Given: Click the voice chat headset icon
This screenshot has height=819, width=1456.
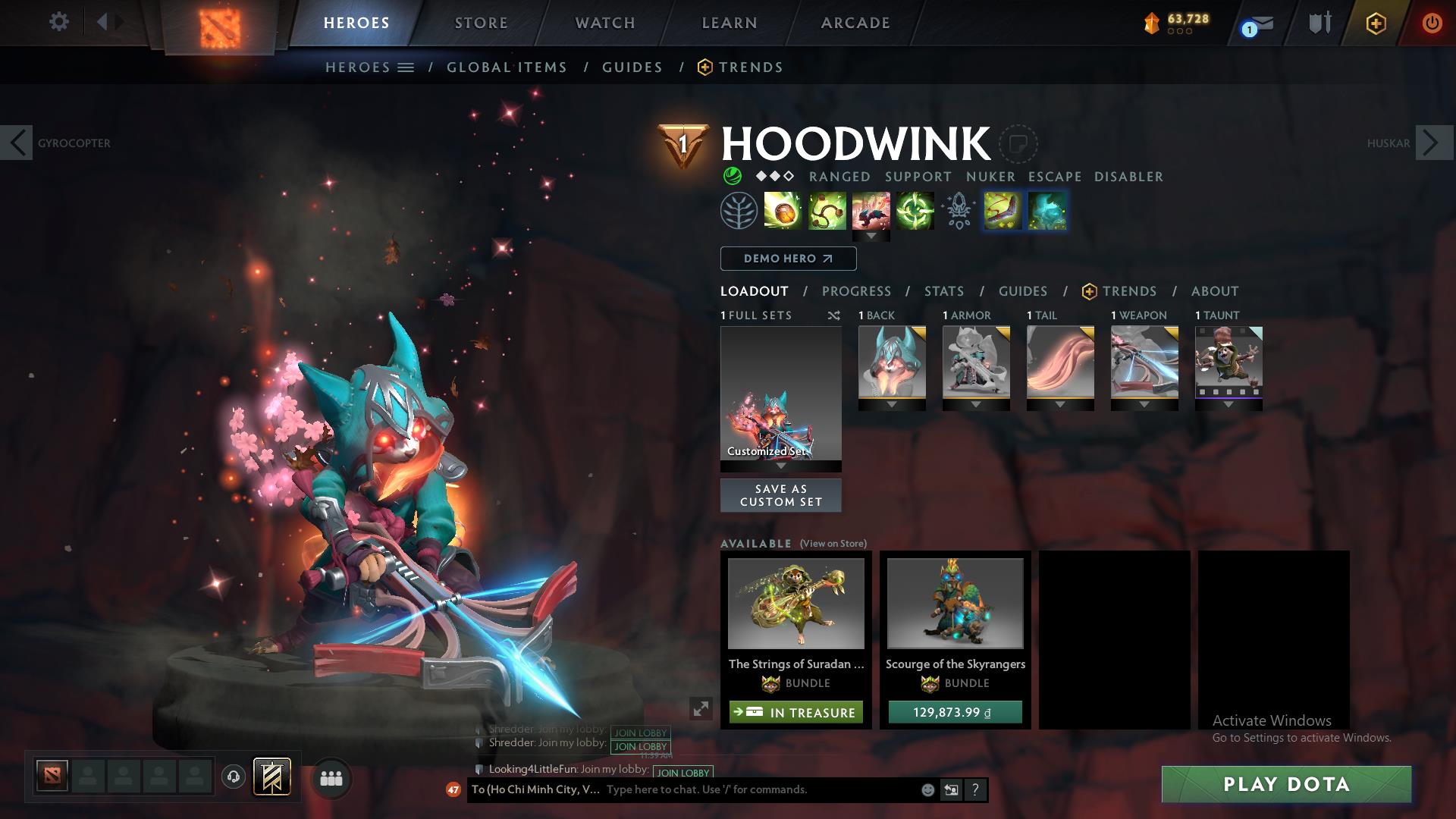Looking at the screenshot, I should point(233,776).
